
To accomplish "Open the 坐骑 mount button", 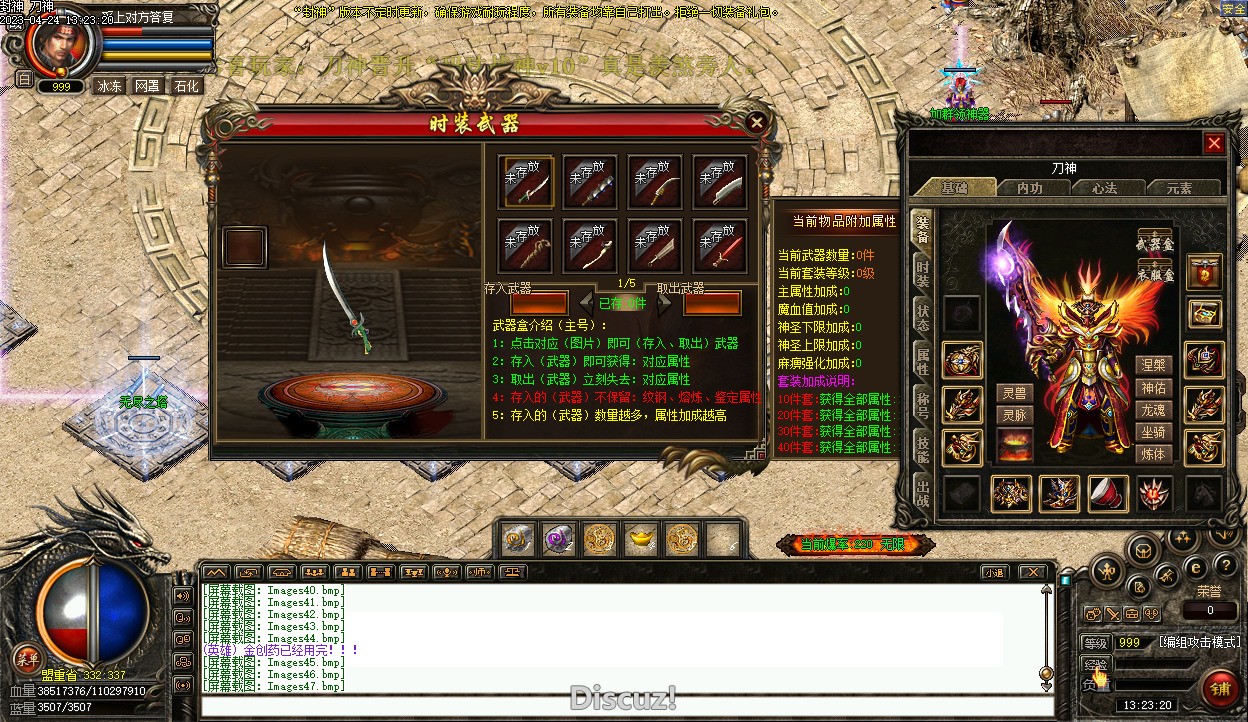I will (1153, 432).
